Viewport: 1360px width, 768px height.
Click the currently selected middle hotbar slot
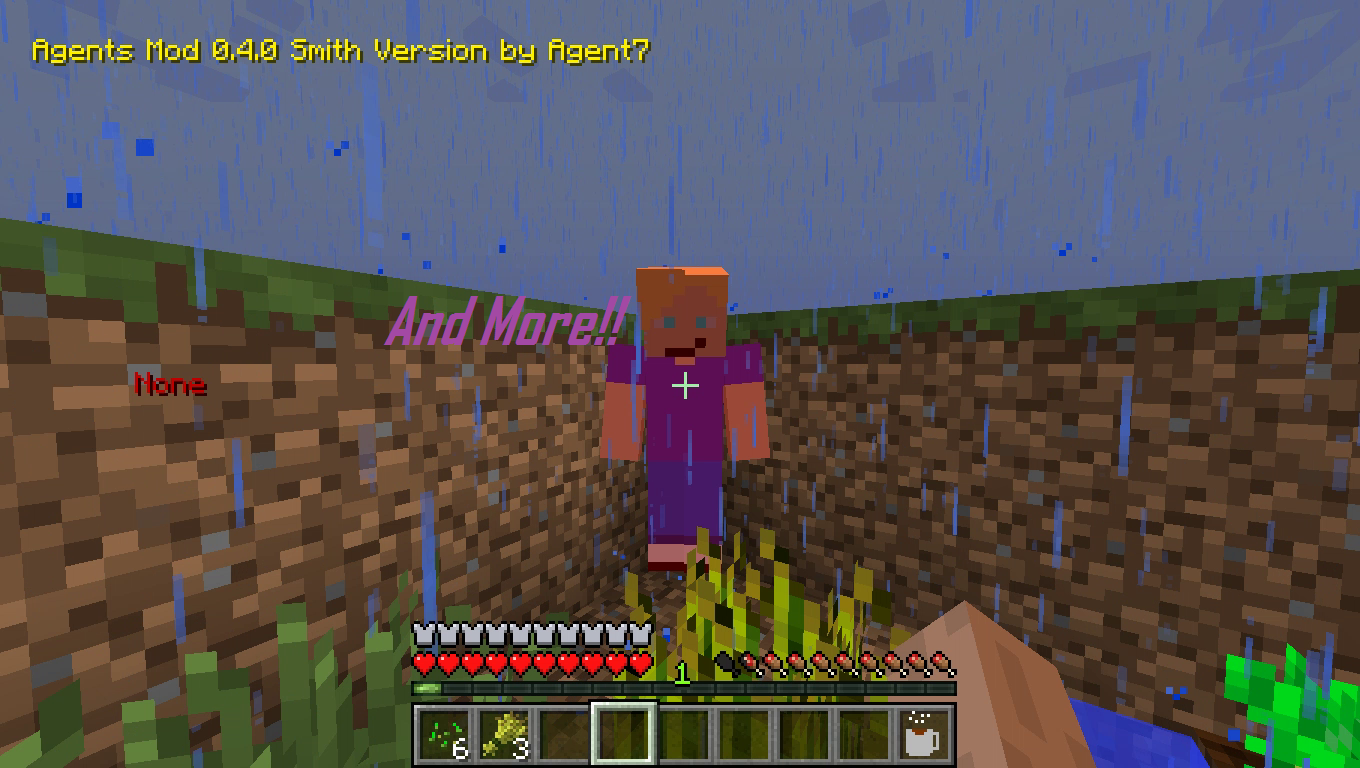click(620, 735)
